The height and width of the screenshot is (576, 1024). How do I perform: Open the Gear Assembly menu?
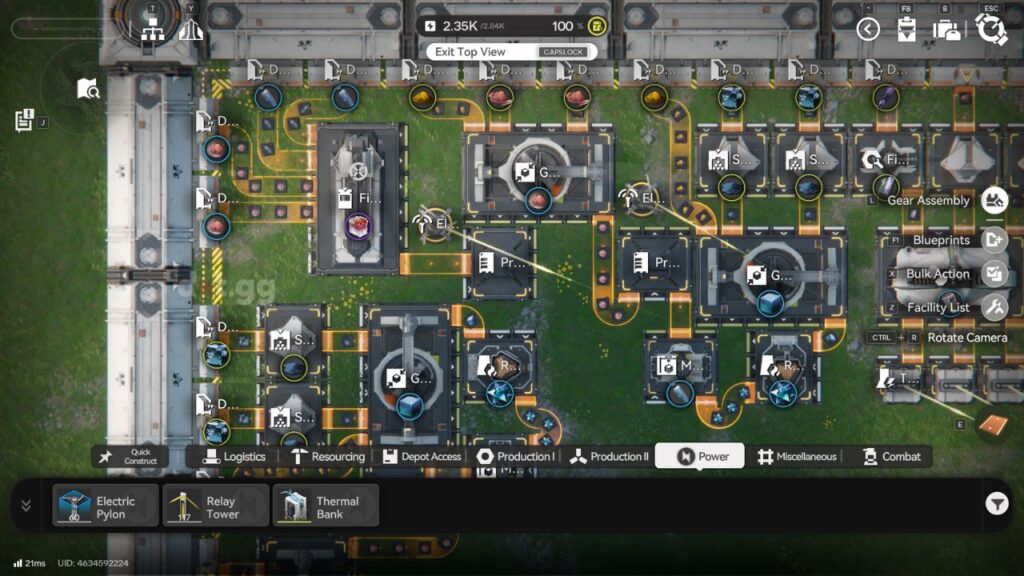993,201
